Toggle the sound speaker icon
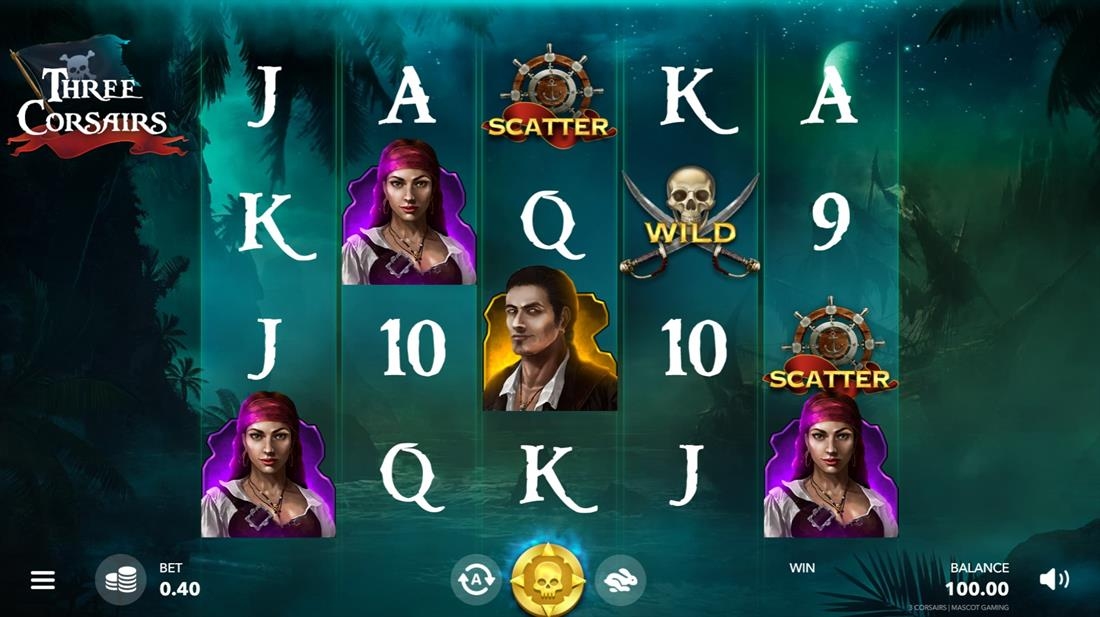The width and height of the screenshot is (1100, 617). coord(1053,579)
